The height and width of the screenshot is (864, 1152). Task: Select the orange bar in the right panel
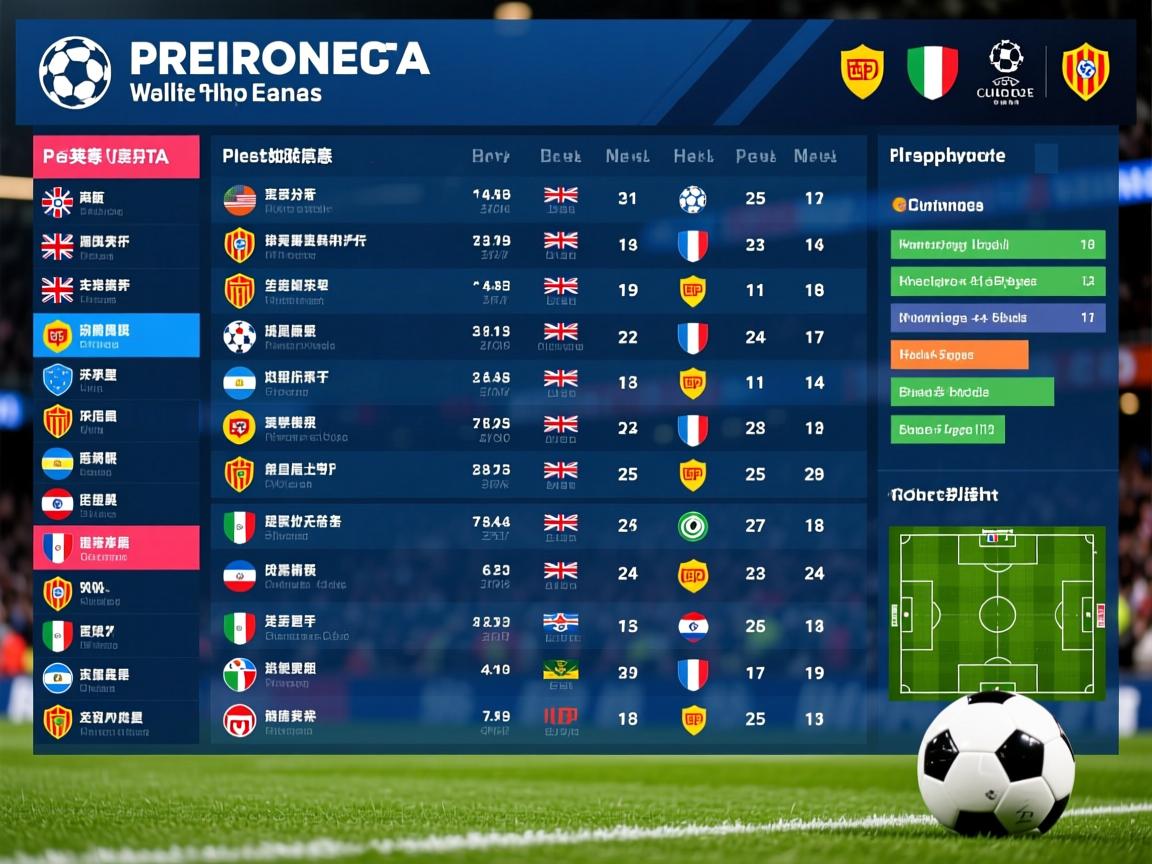coord(959,355)
